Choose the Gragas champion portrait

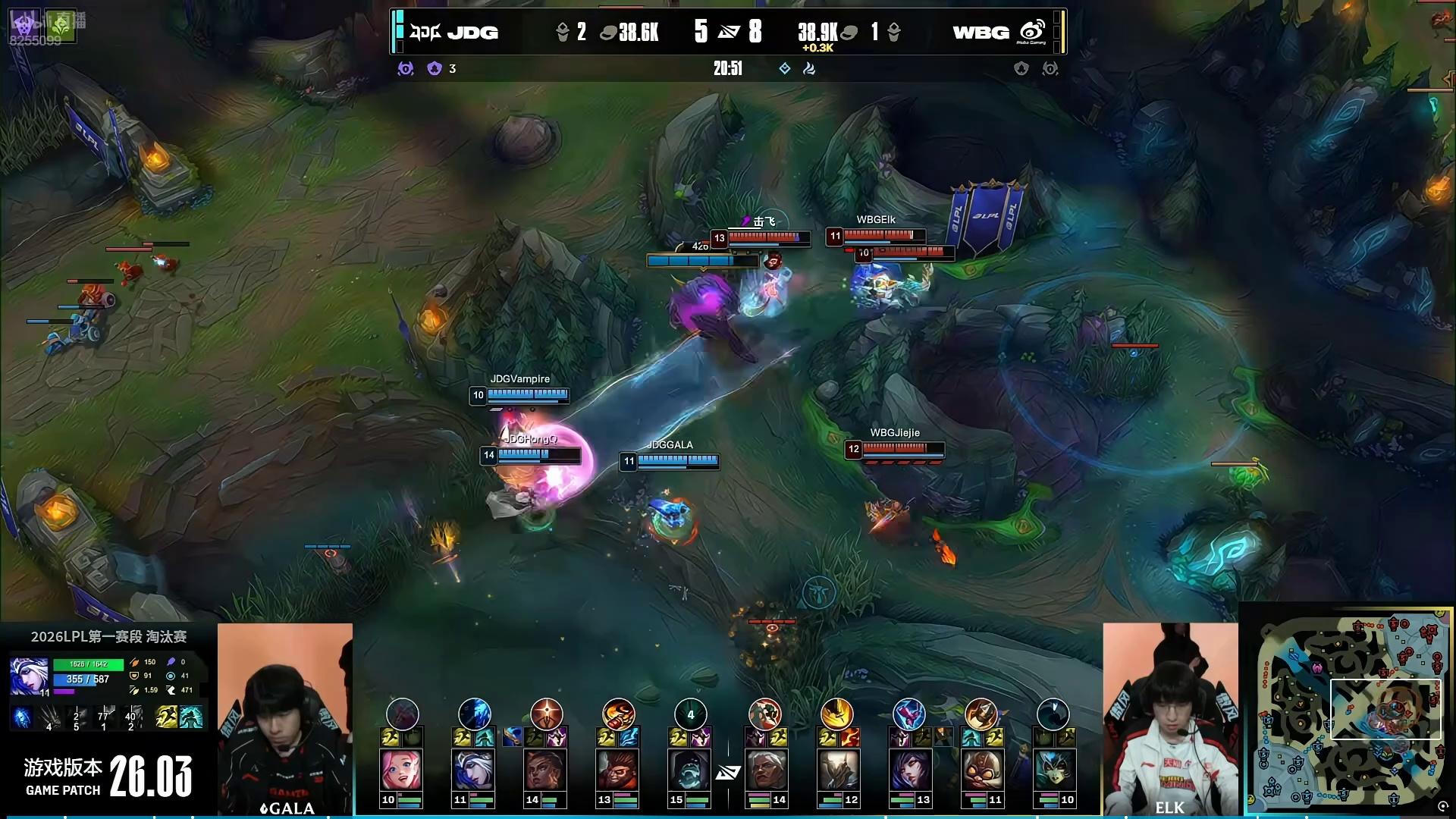pyautogui.click(x=617, y=770)
